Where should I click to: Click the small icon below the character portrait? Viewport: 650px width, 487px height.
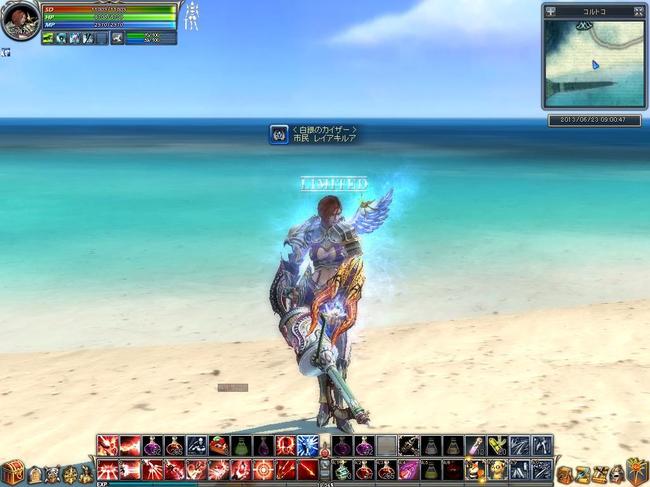tap(5, 52)
